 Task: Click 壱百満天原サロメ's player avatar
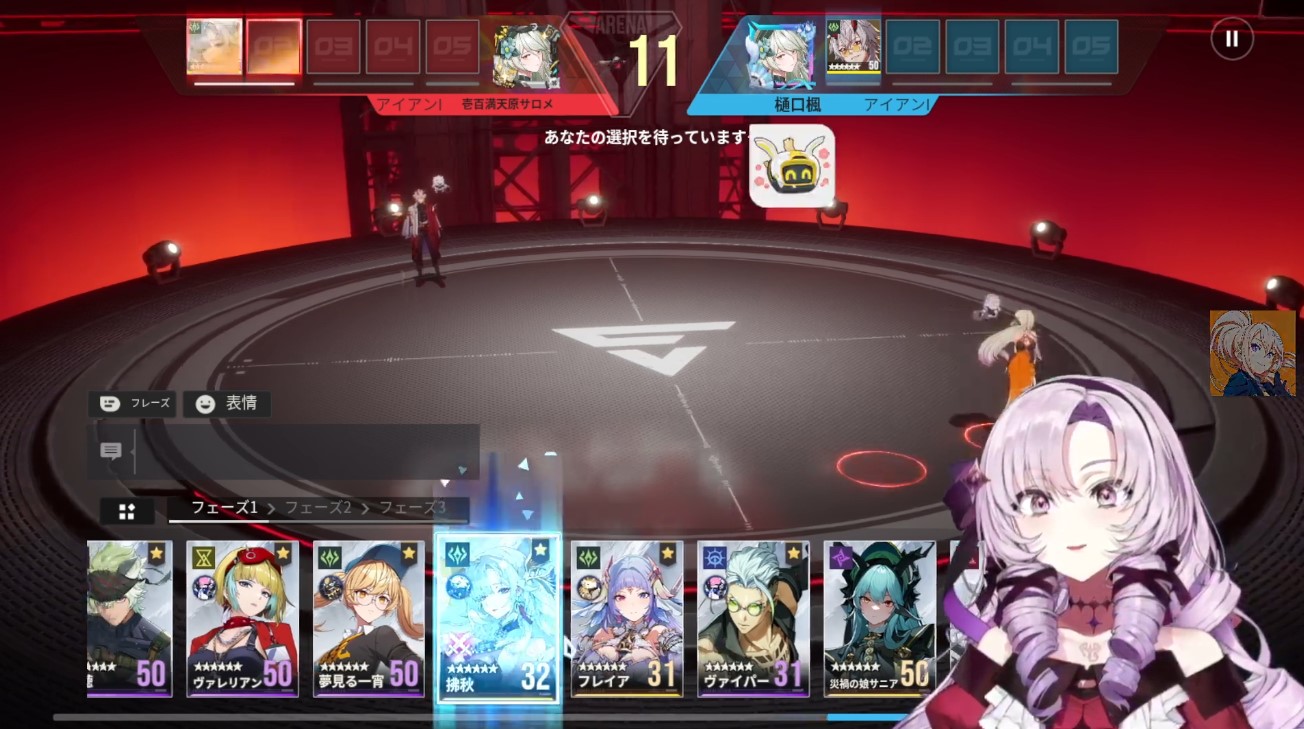coord(526,55)
